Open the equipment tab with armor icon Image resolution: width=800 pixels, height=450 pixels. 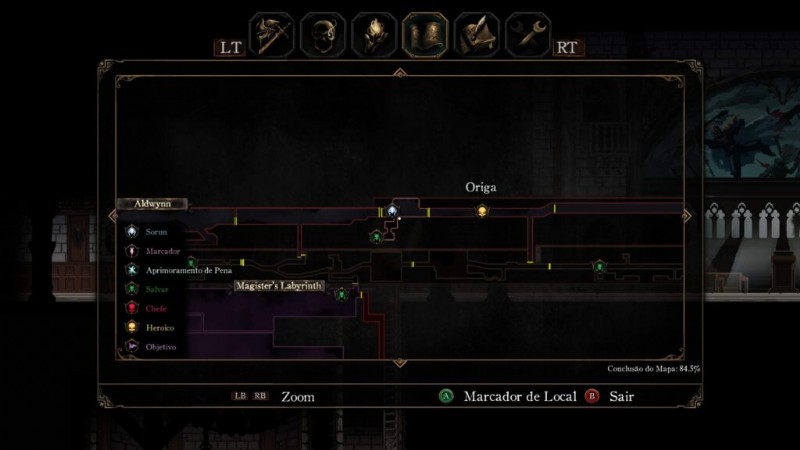click(x=271, y=35)
